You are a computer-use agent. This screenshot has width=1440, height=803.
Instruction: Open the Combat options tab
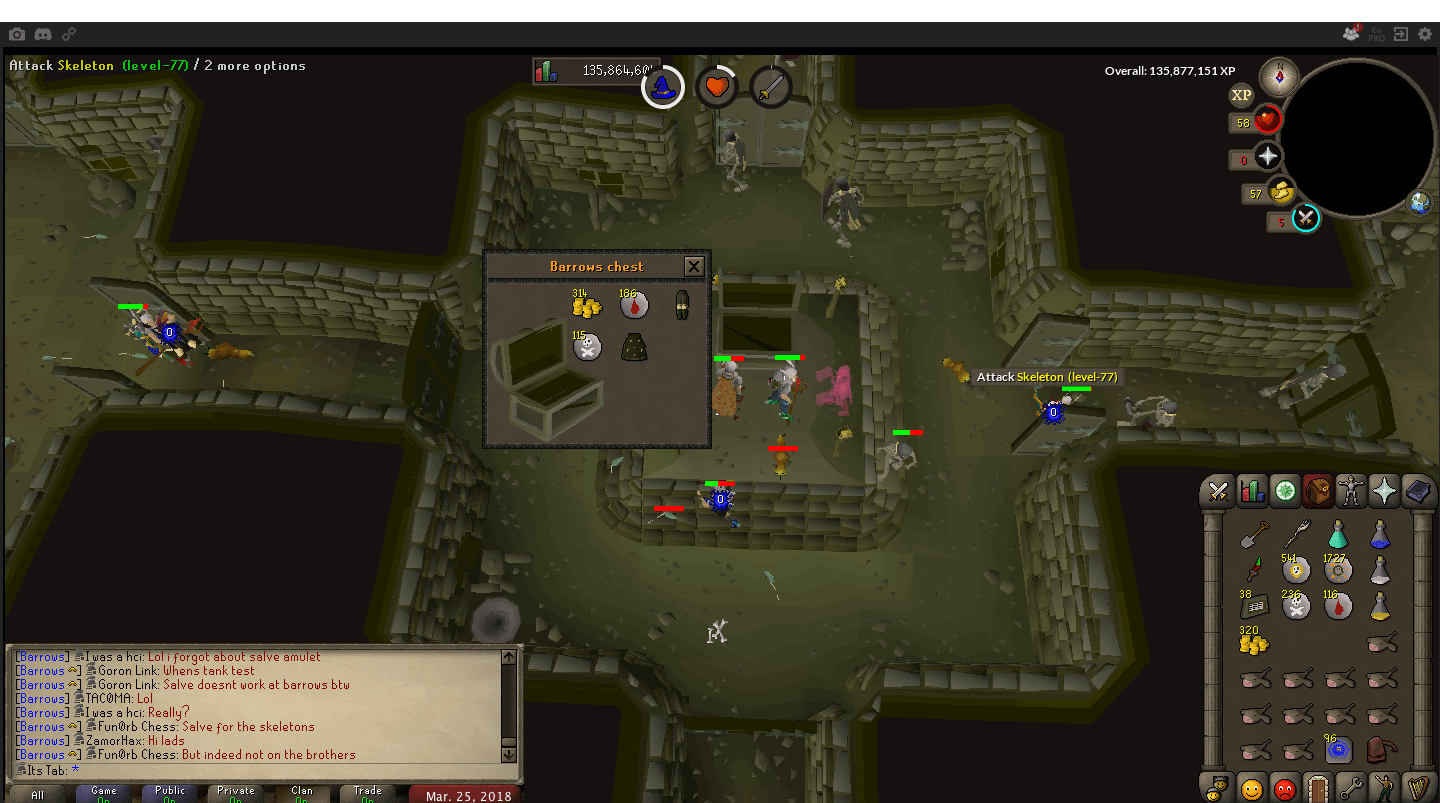pyautogui.click(x=1218, y=490)
